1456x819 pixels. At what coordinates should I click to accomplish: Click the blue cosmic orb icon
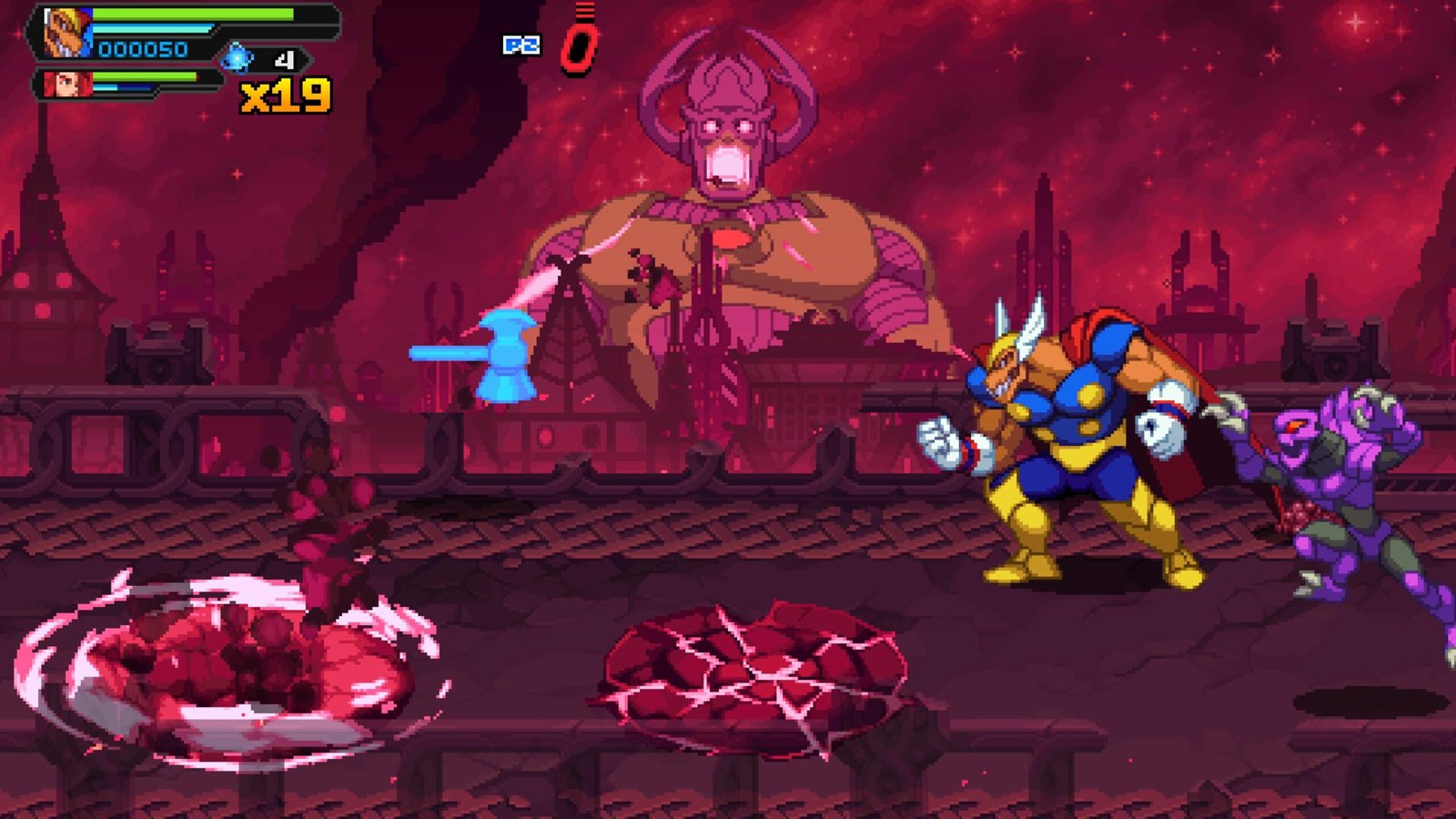pos(238,59)
